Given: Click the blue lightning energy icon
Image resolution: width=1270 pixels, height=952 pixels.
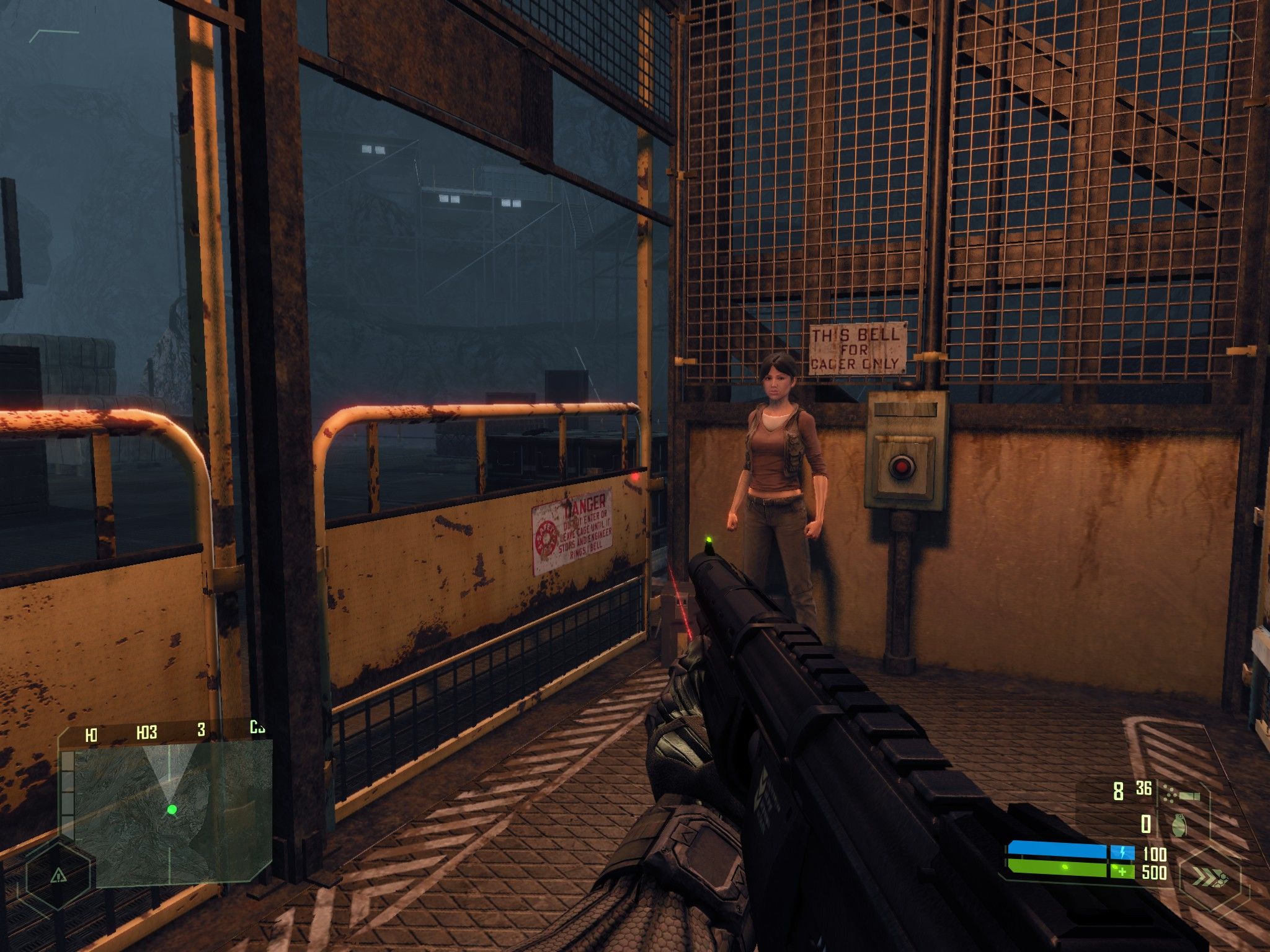Looking at the screenshot, I should coord(1122,853).
